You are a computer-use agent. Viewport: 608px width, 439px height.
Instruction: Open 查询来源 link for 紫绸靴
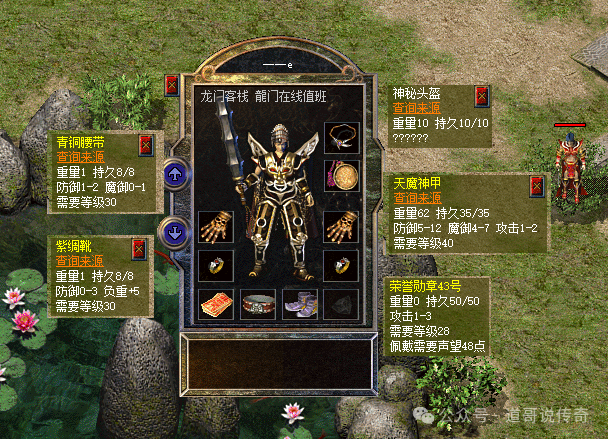[x=76, y=262]
